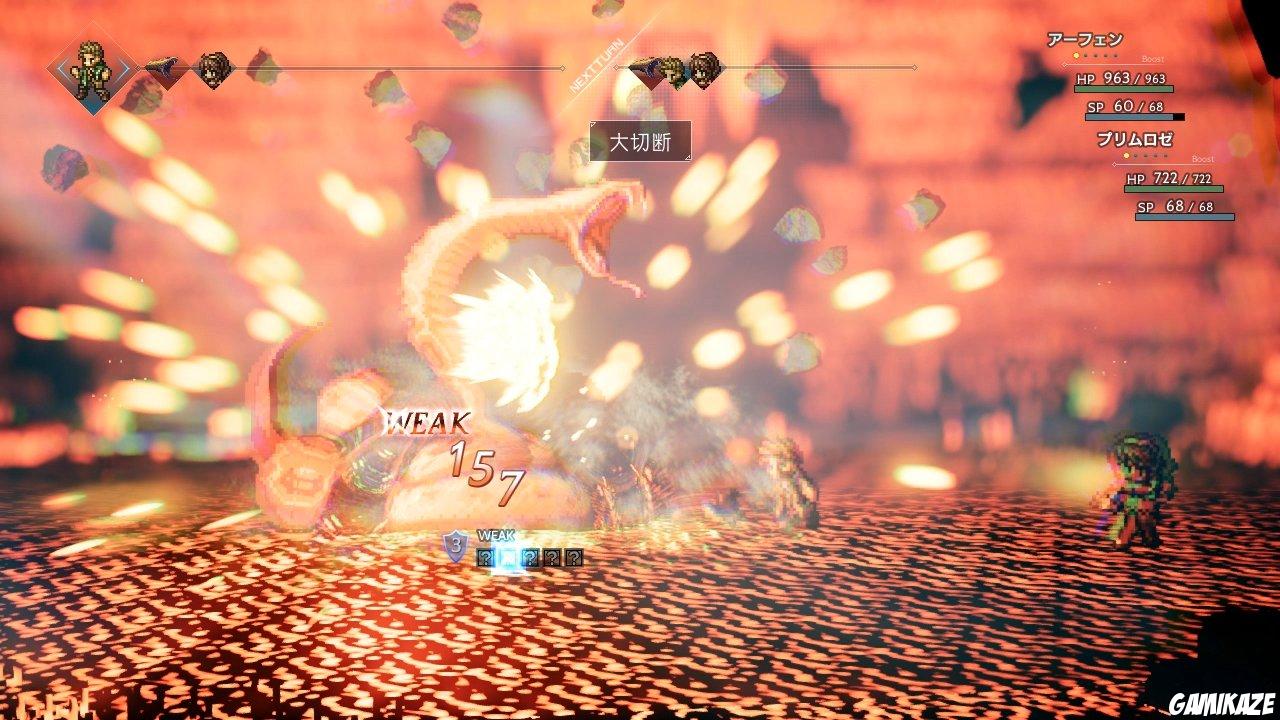Select the first unknown weakness question mark icon
Screen dimensions: 1280x720
[486, 557]
